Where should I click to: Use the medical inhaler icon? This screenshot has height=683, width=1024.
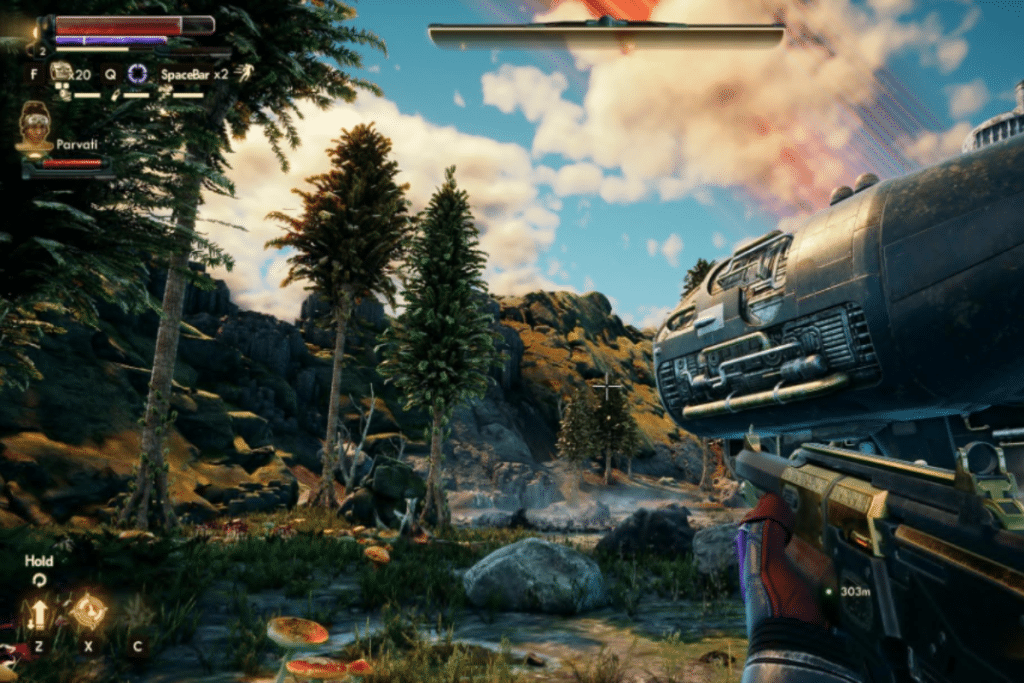tap(60, 71)
